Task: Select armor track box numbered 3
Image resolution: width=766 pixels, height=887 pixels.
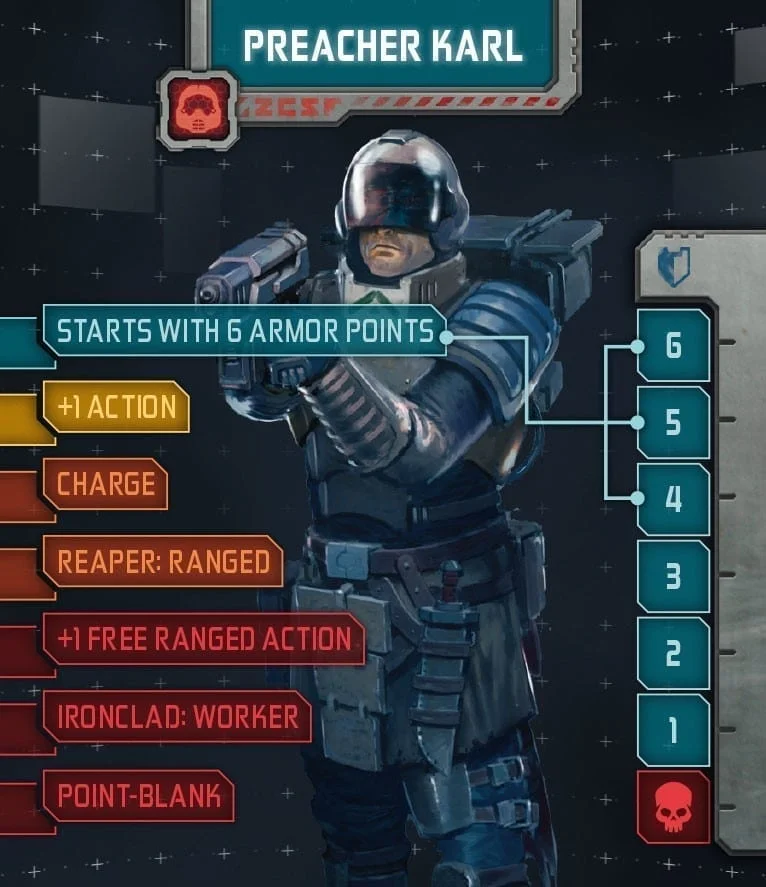Action: point(673,576)
